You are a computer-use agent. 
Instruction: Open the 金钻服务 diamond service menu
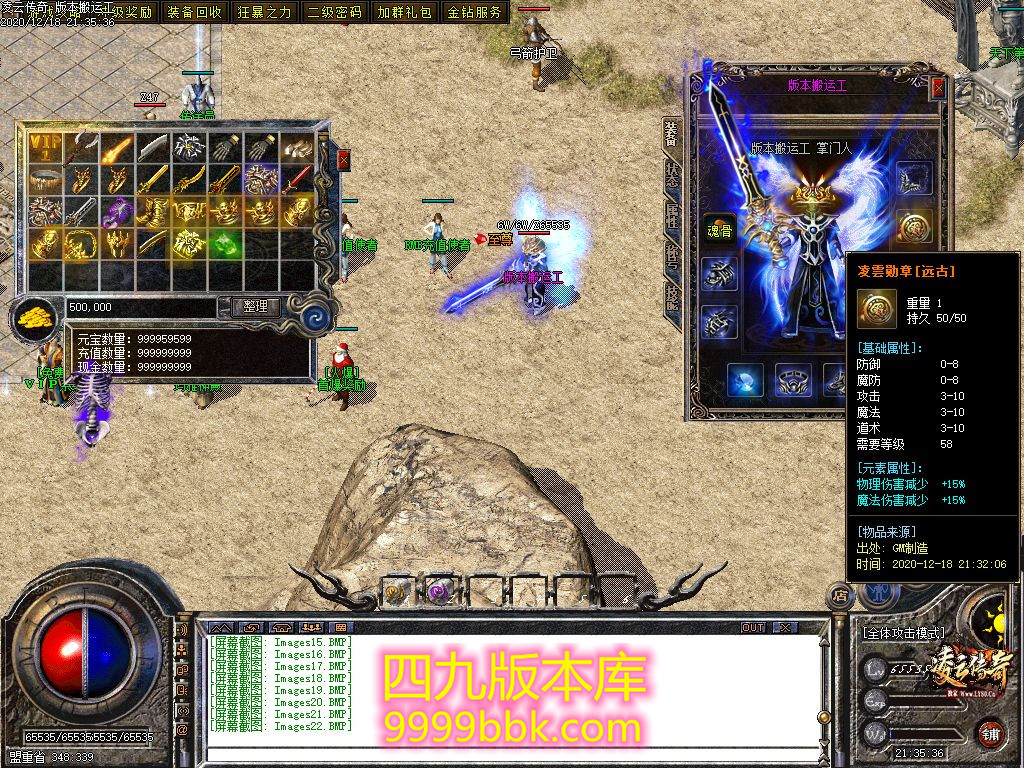(x=475, y=12)
